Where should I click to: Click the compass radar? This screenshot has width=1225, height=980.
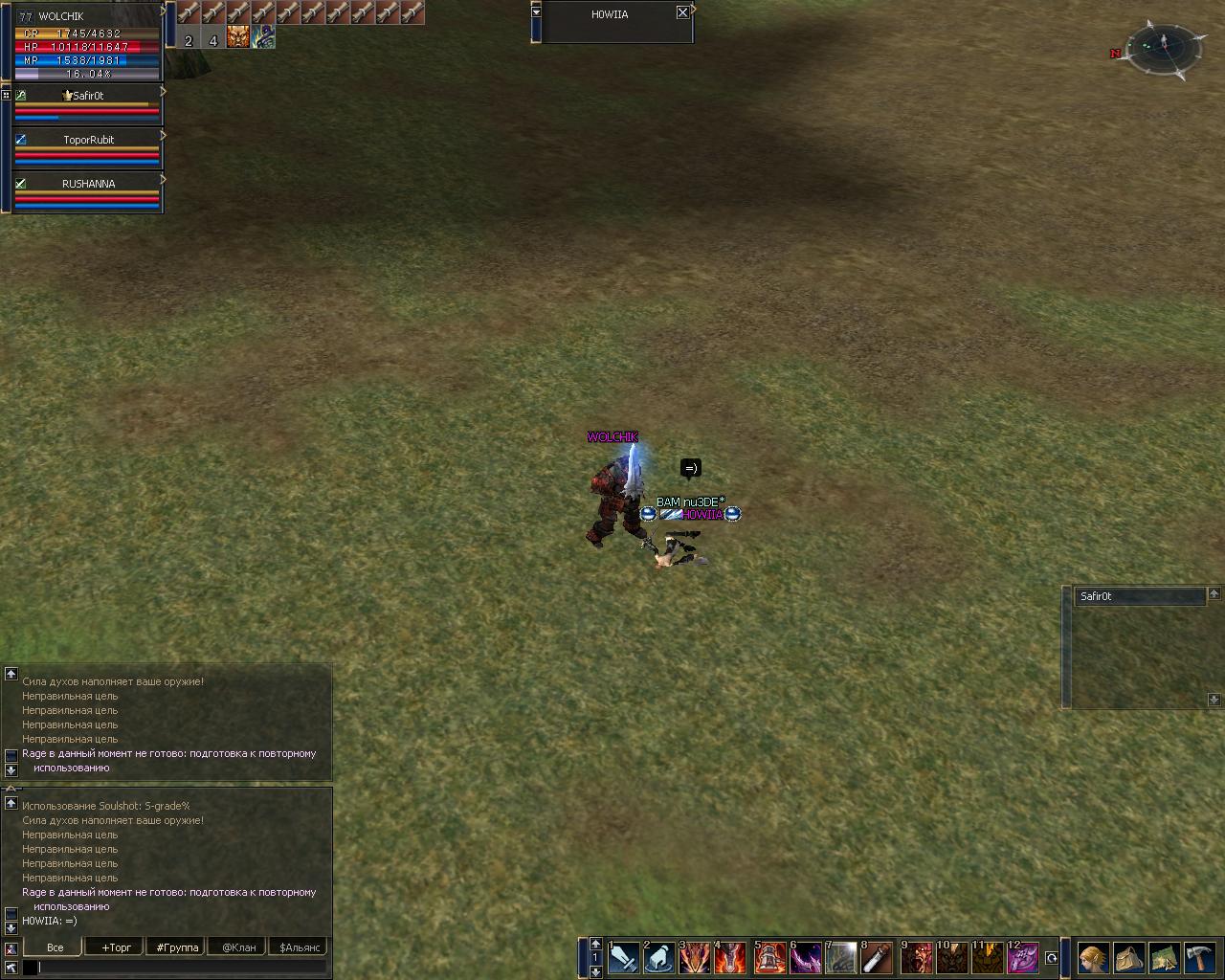(x=1164, y=48)
